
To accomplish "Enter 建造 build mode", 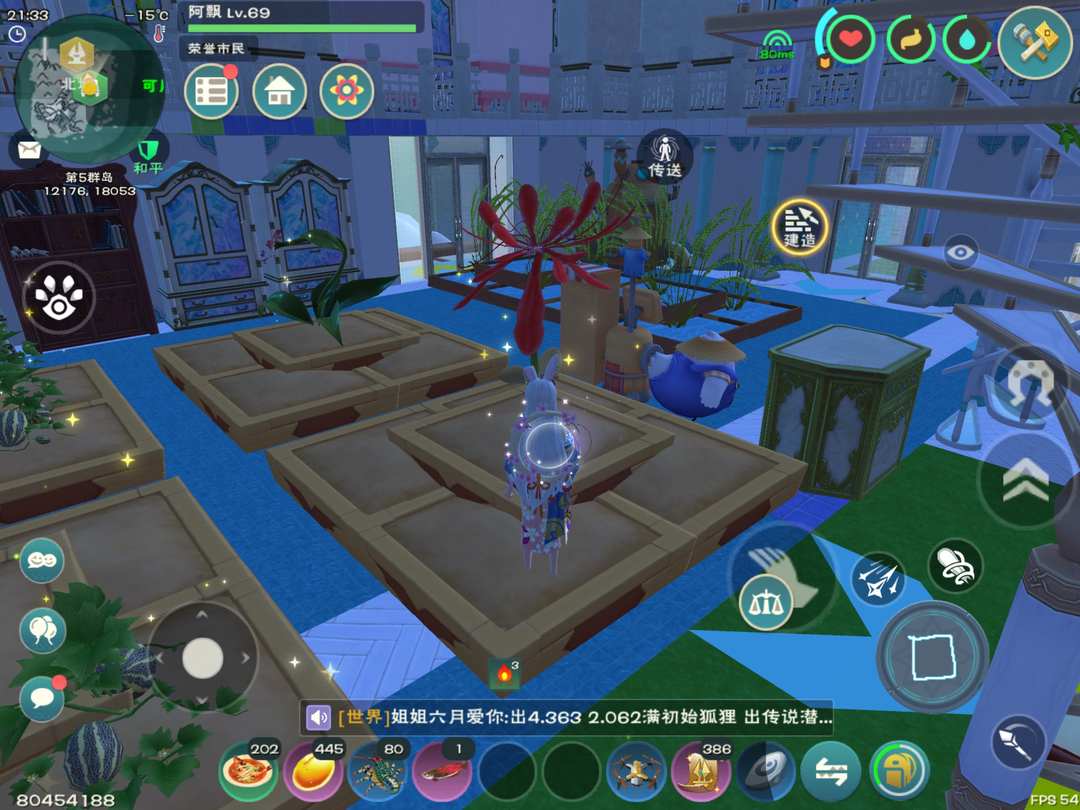I will (x=800, y=226).
